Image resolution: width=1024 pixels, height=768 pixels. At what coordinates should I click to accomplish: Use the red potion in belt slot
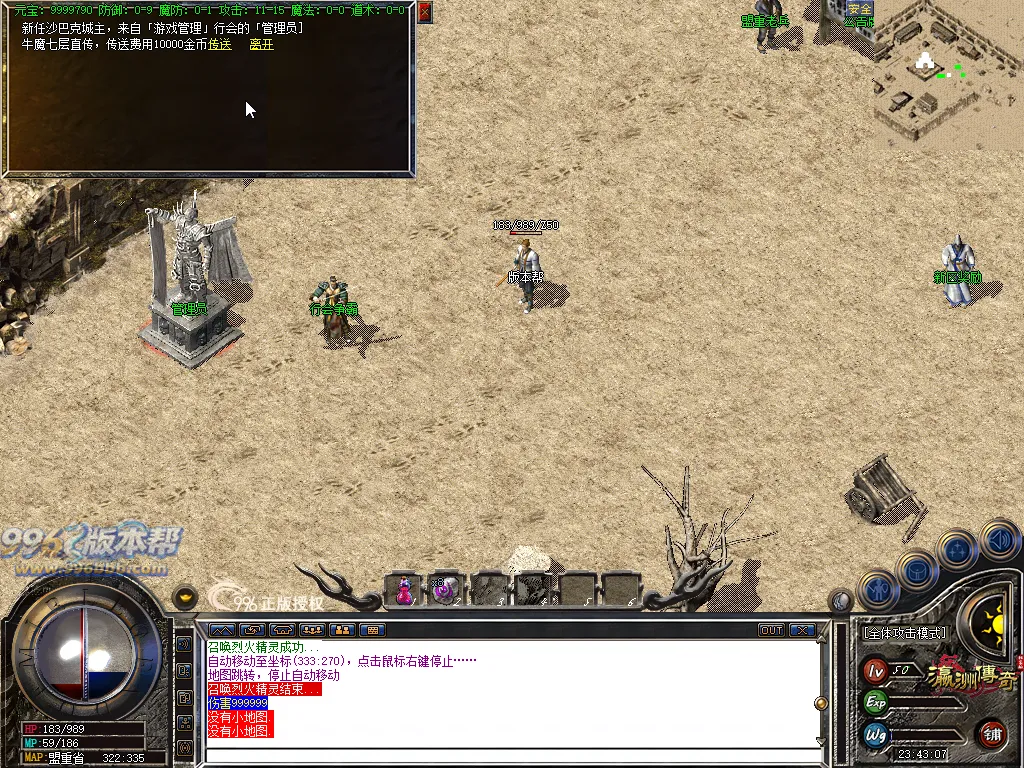pyautogui.click(x=405, y=590)
